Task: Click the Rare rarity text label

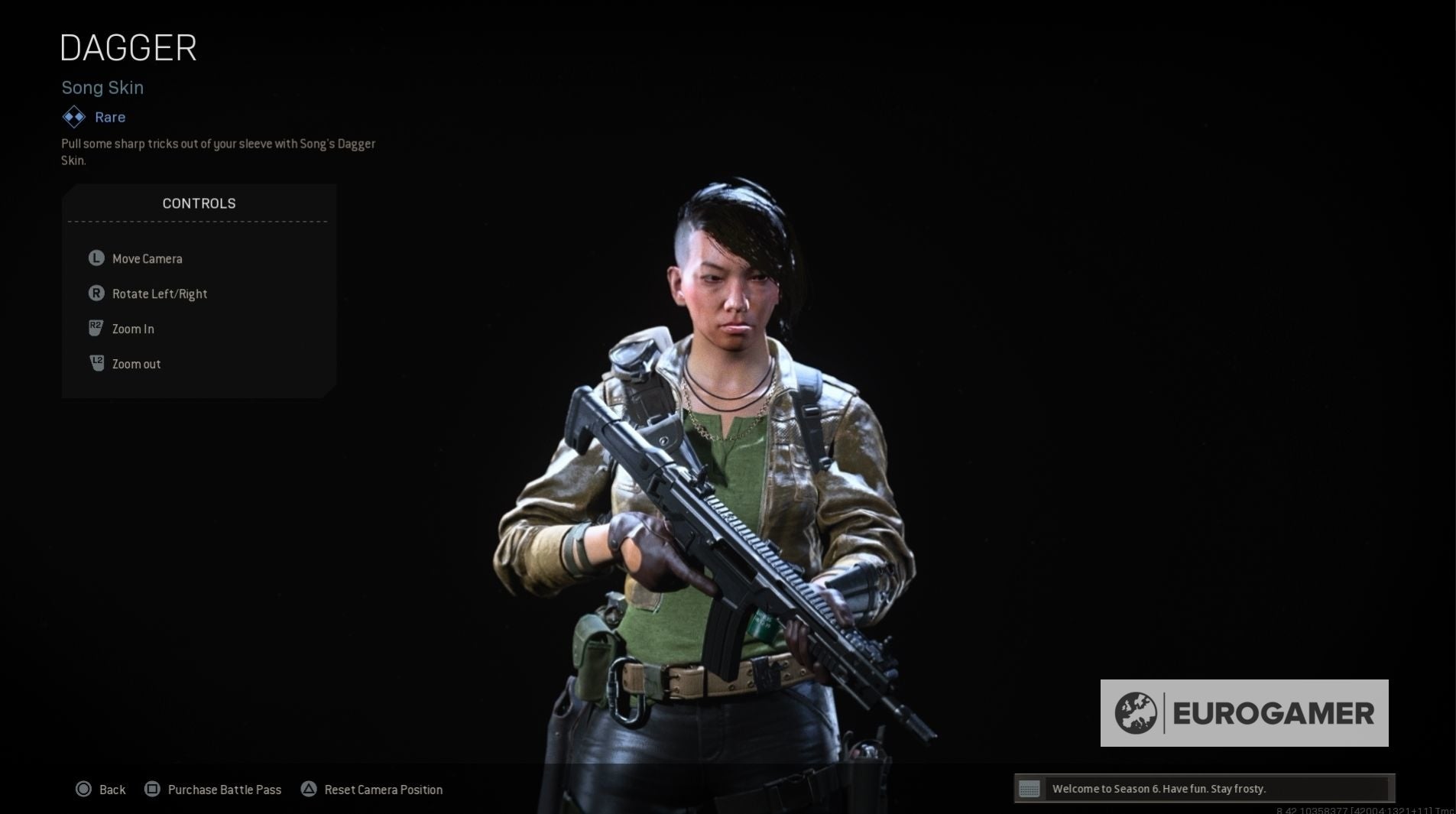Action: pyautogui.click(x=109, y=116)
